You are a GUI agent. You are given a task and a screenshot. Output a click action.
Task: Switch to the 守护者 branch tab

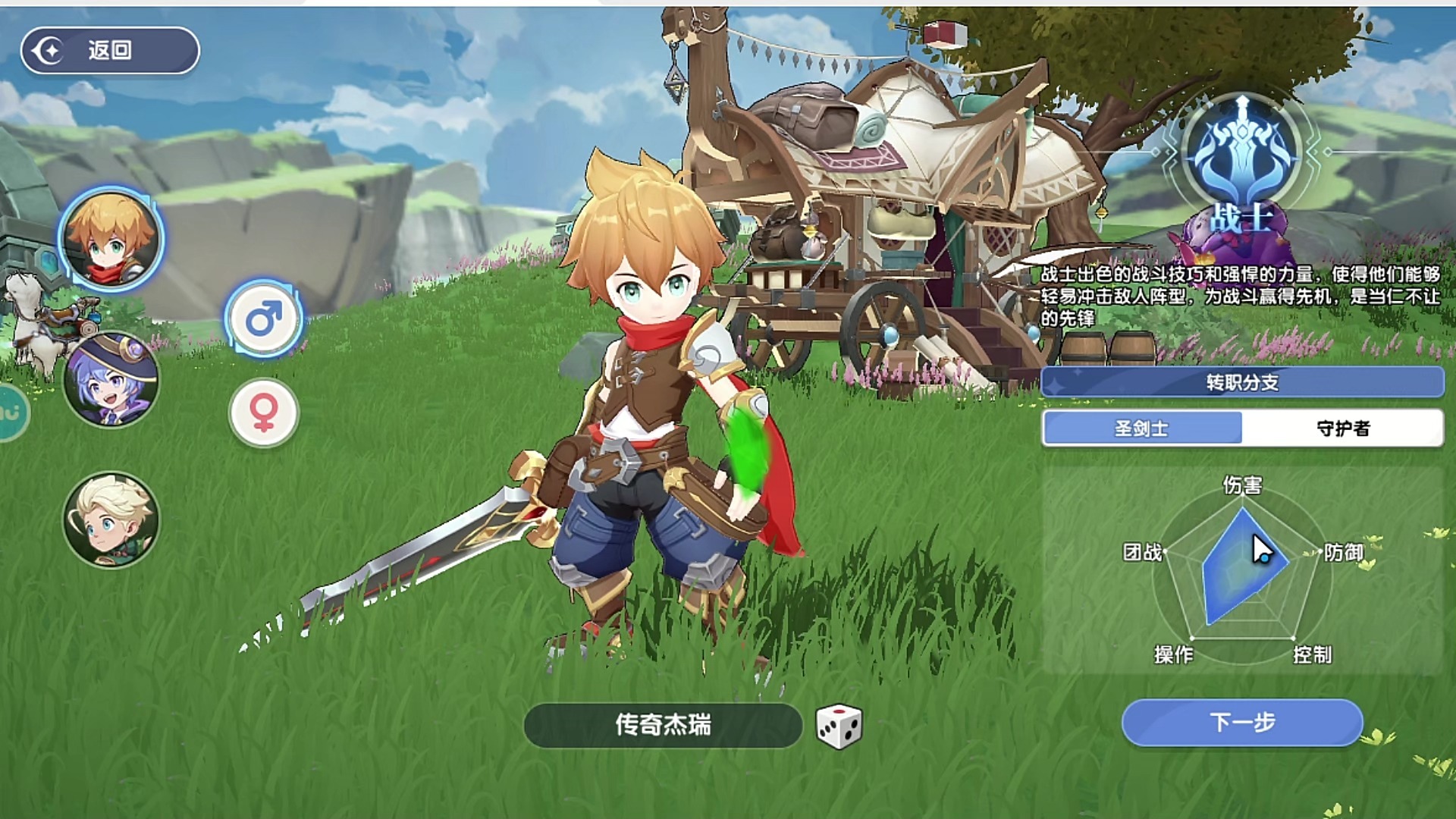tap(1343, 428)
